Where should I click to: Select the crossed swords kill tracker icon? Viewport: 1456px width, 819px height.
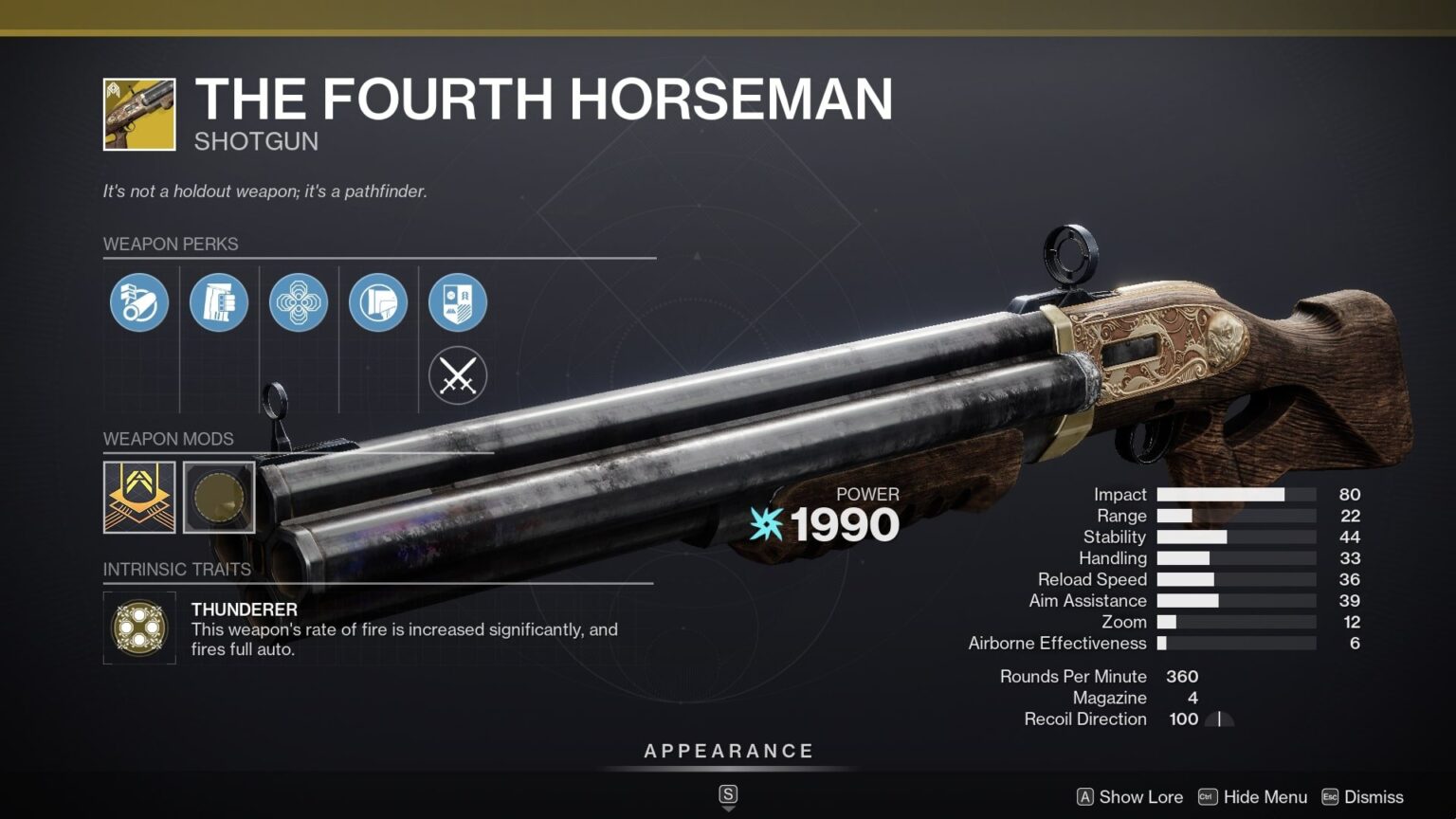(x=458, y=375)
